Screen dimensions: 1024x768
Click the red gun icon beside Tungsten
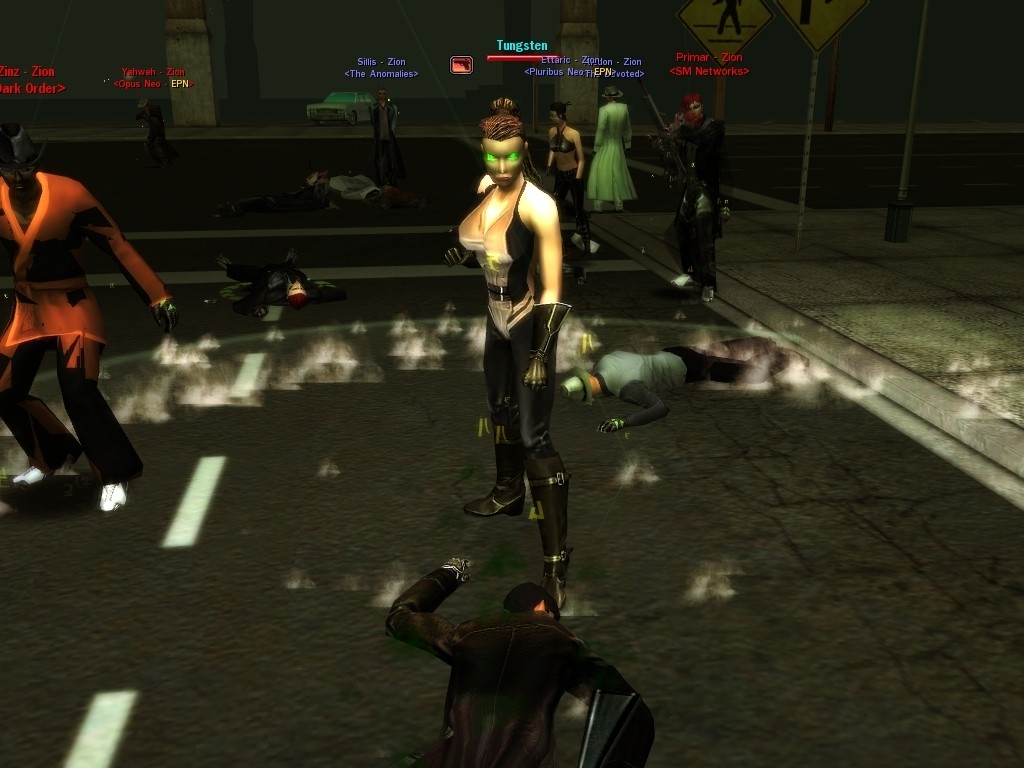coord(461,65)
